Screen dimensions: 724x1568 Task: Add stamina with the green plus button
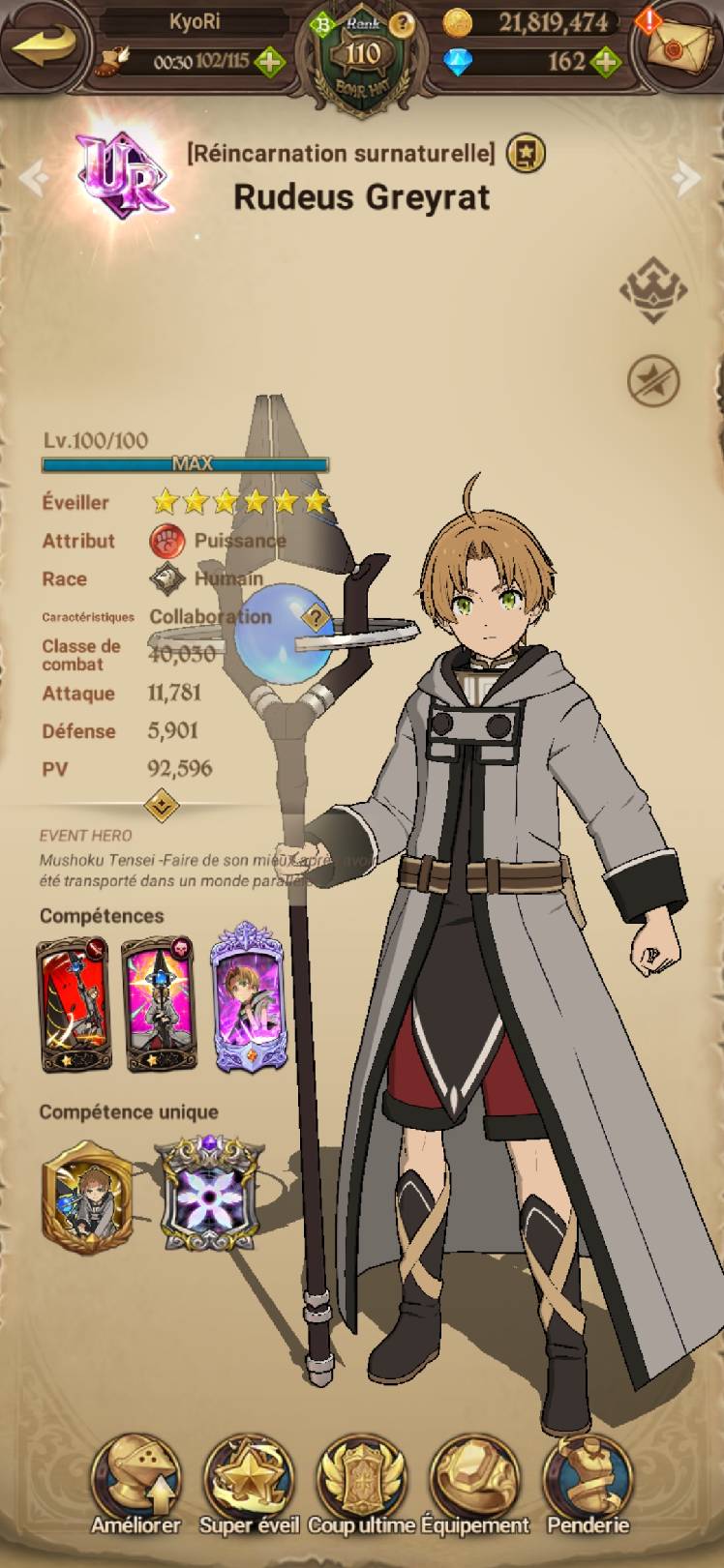click(x=269, y=62)
